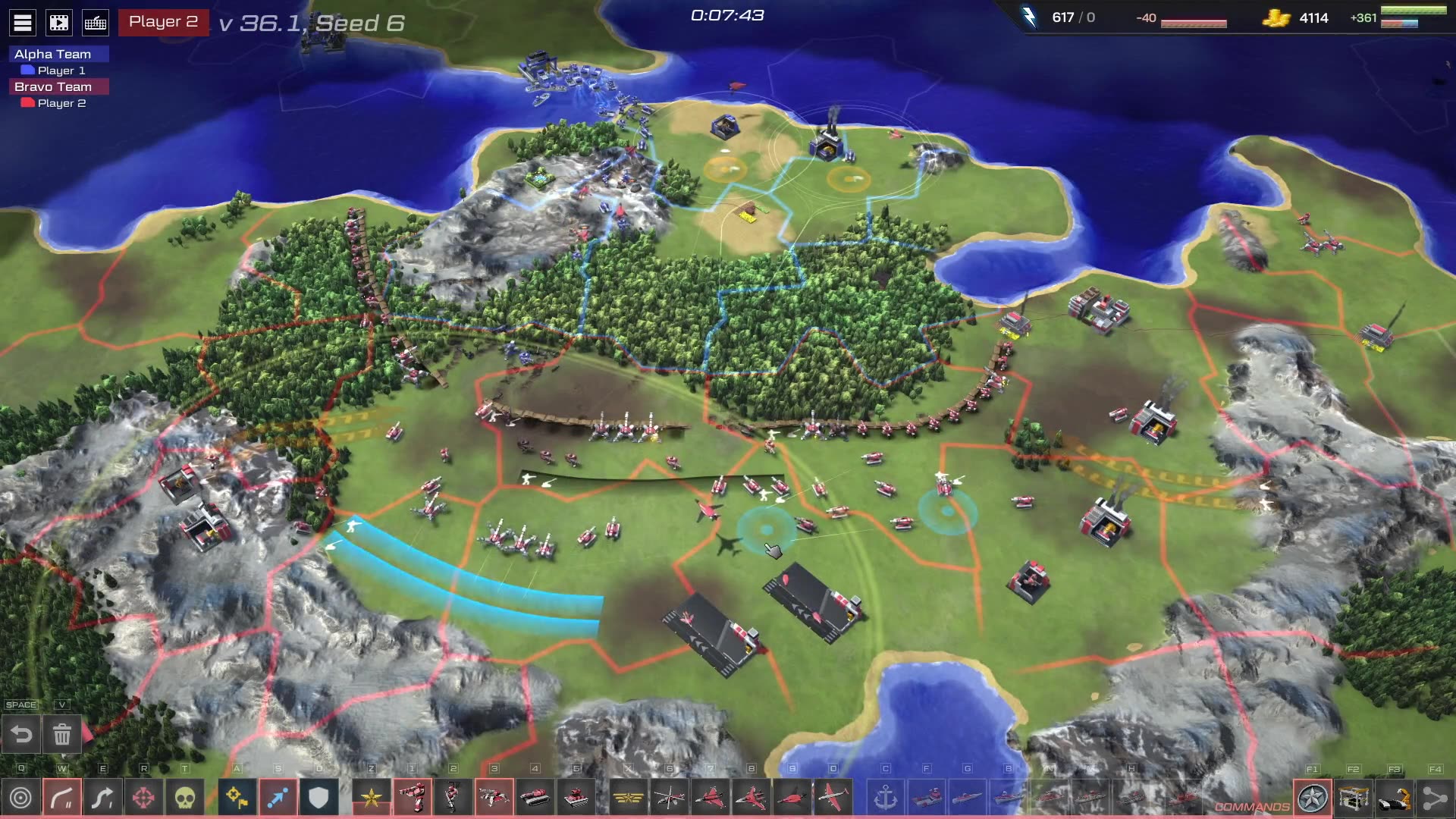Image resolution: width=1456 pixels, height=819 pixels.
Task: Select the red tank unit type
Action: (535, 798)
